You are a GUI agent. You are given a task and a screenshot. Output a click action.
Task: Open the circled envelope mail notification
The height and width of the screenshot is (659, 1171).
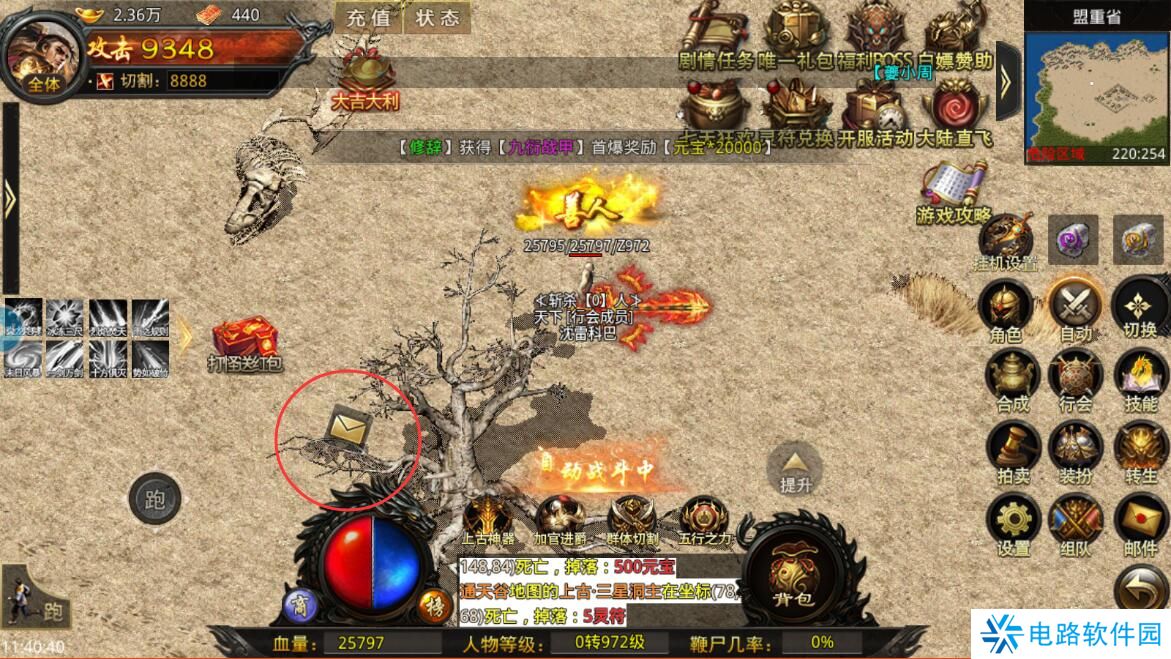click(x=347, y=431)
